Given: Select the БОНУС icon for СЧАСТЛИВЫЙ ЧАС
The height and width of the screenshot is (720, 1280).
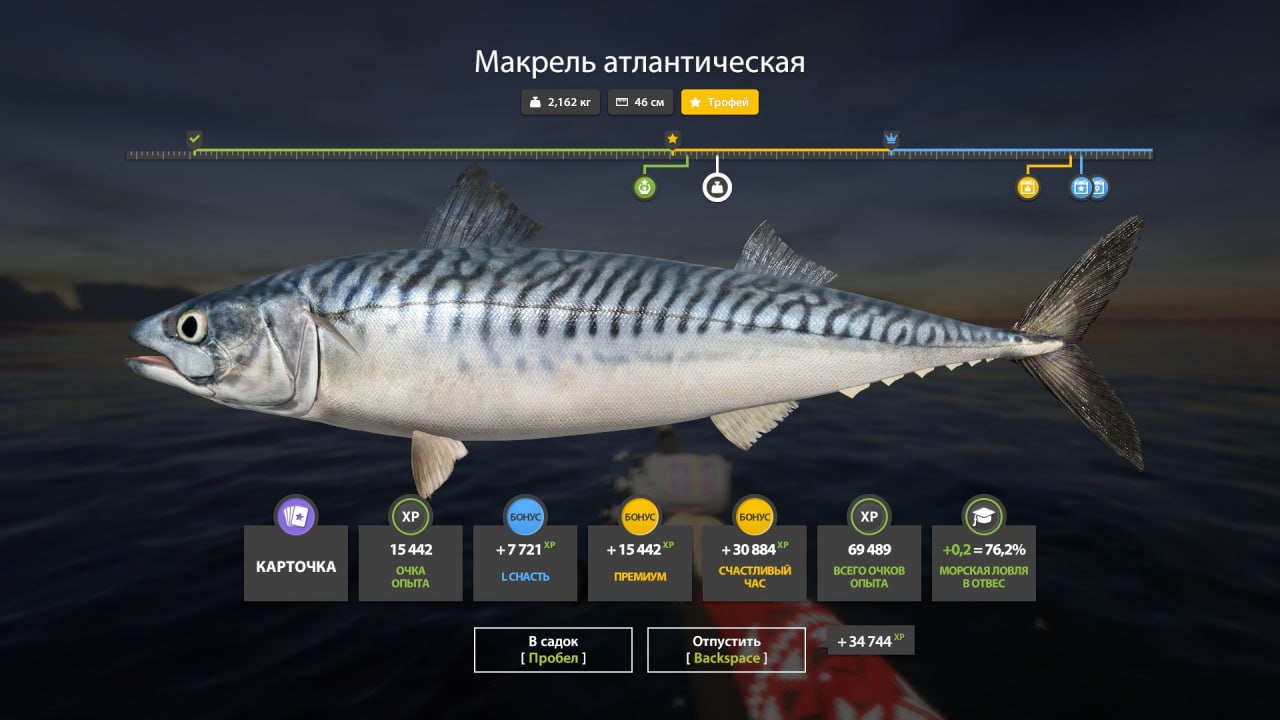Looking at the screenshot, I should coord(754,517).
